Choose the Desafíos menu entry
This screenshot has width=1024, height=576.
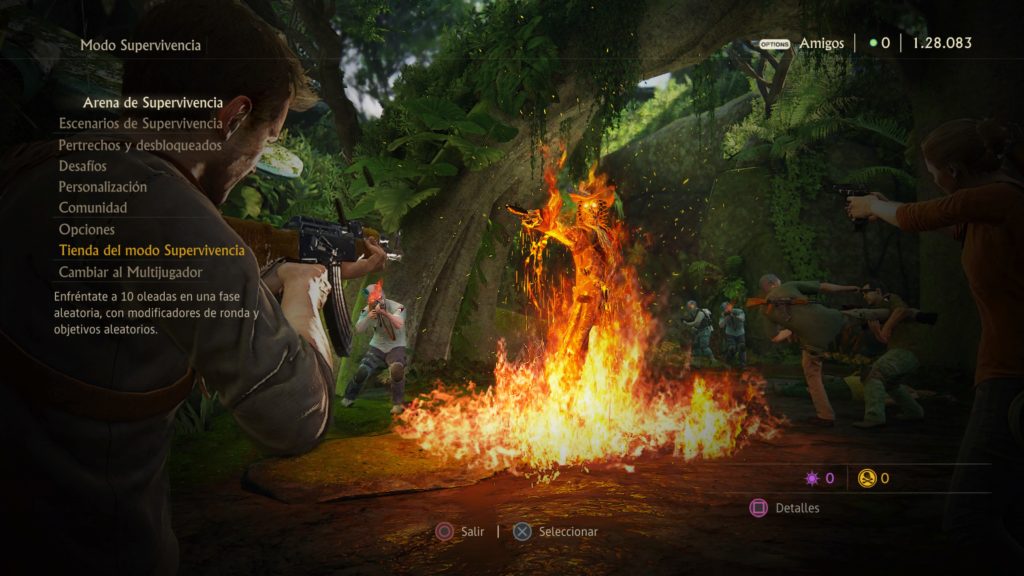[x=83, y=166]
